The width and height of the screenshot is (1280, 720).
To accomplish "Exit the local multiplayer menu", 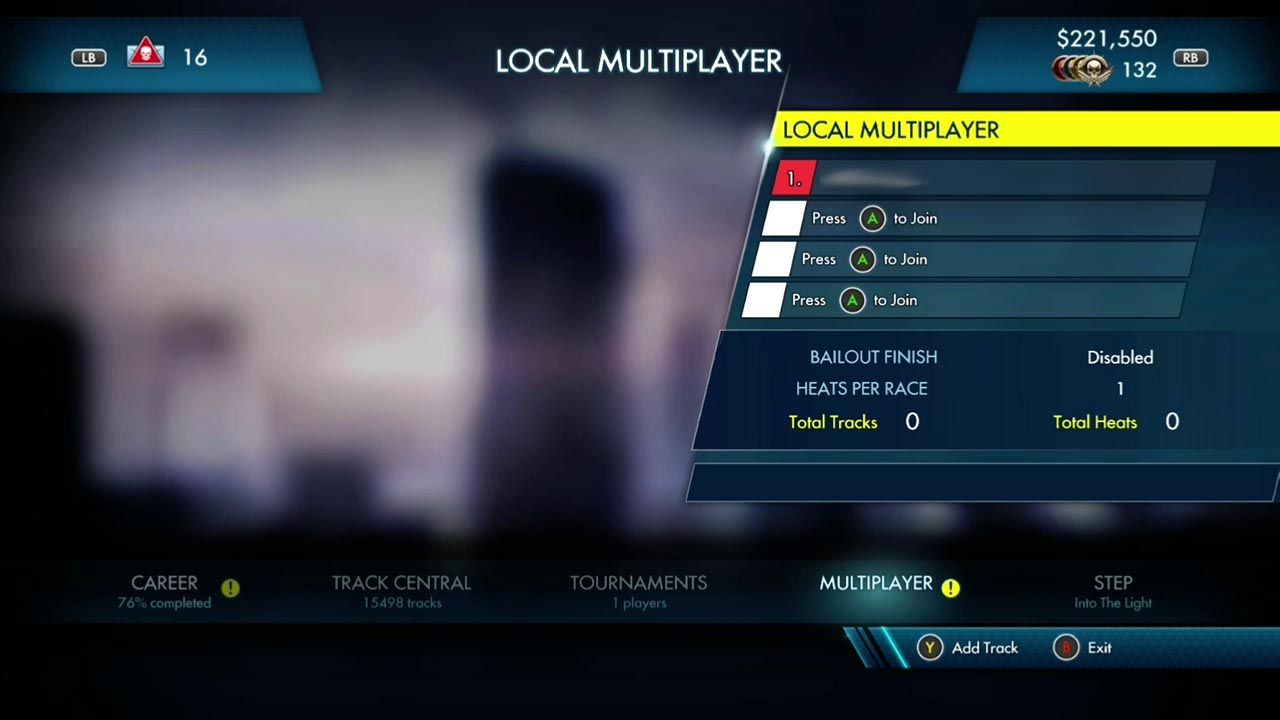I will (x=1084, y=648).
